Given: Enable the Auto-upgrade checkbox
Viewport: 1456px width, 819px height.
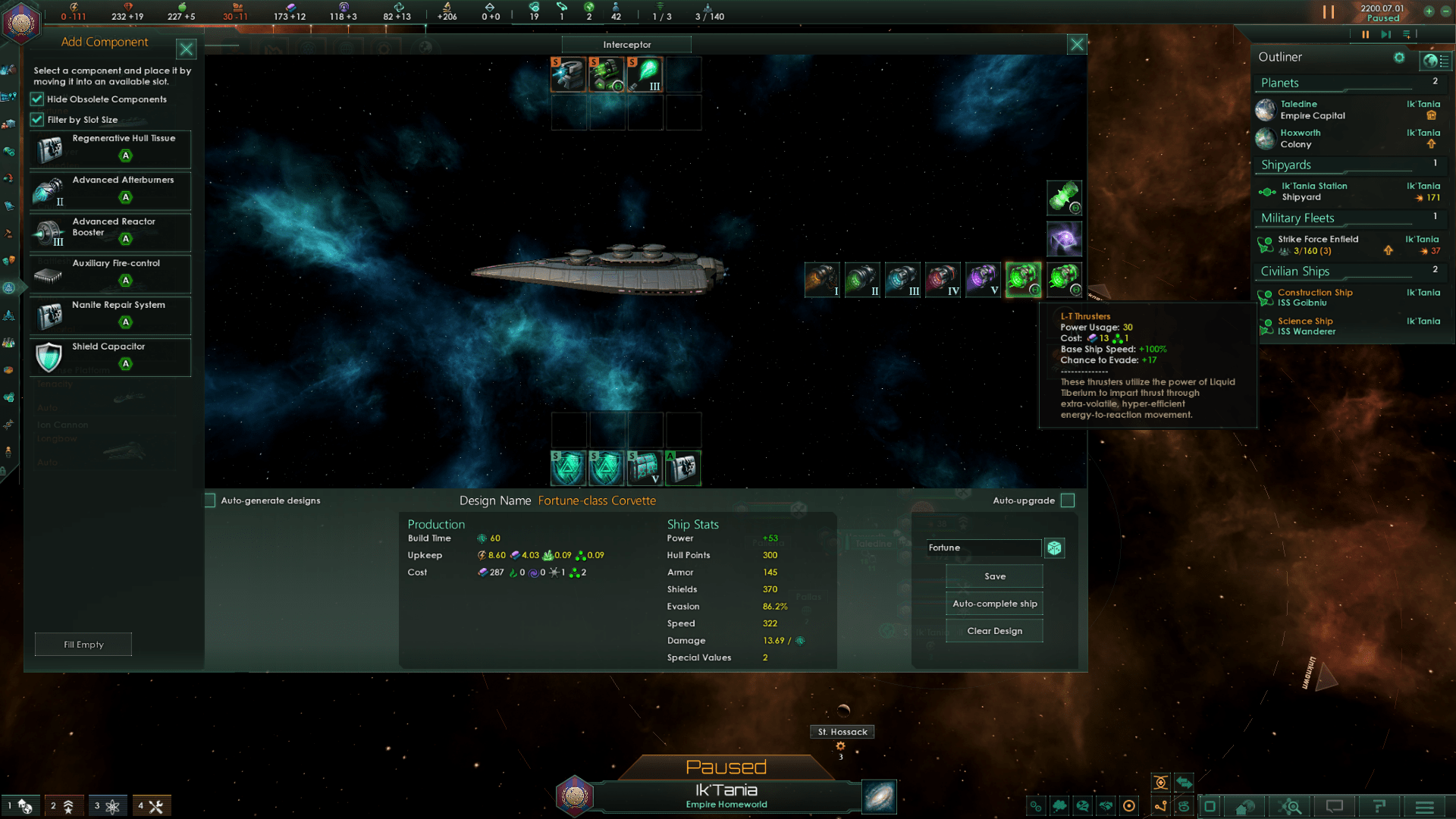Looking at the screenshot, I should click(1068, 500).
